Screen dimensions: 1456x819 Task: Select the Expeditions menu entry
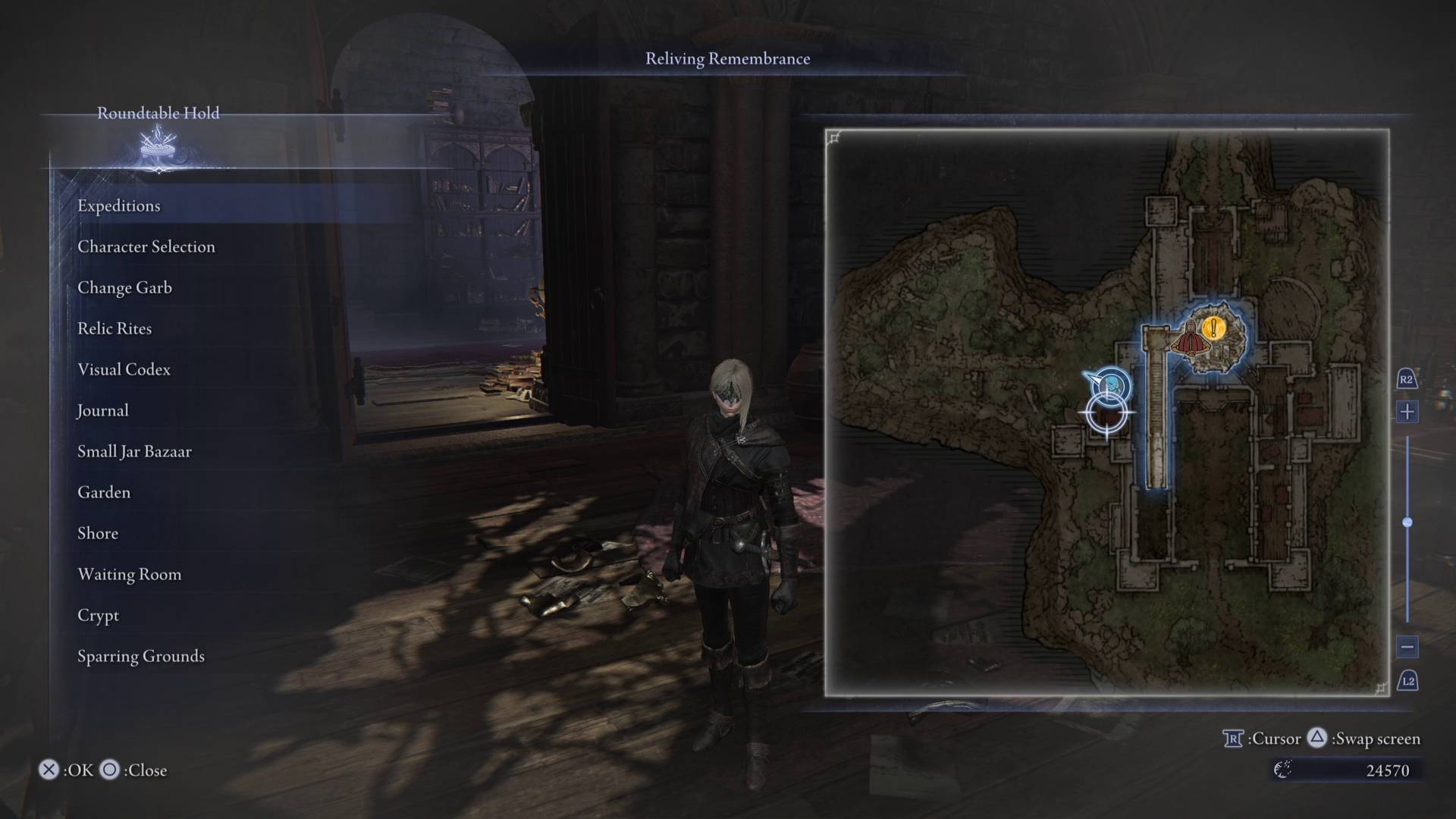click(x=119, y=206)
